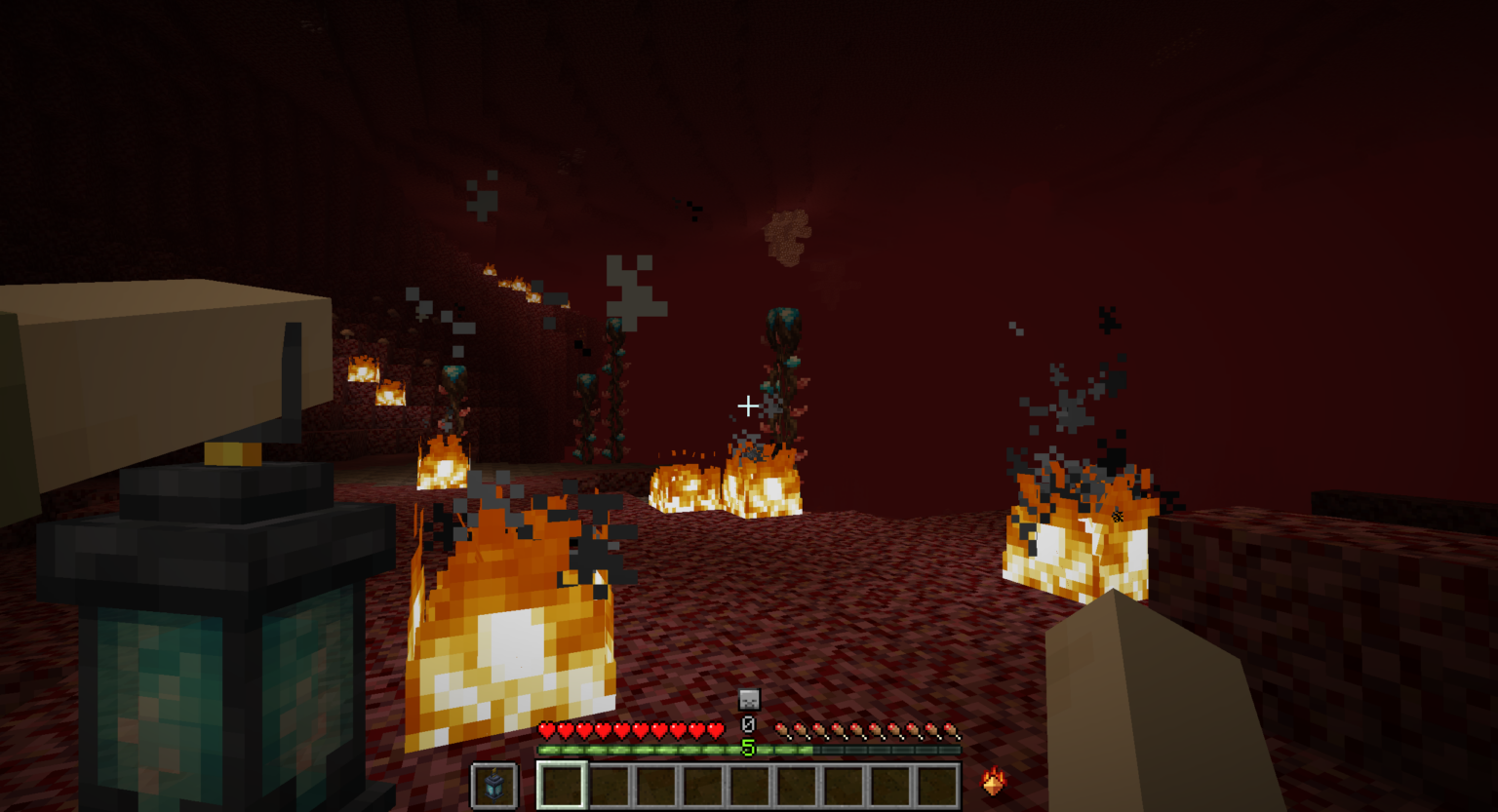Click the green number 5 experience level

748,746
